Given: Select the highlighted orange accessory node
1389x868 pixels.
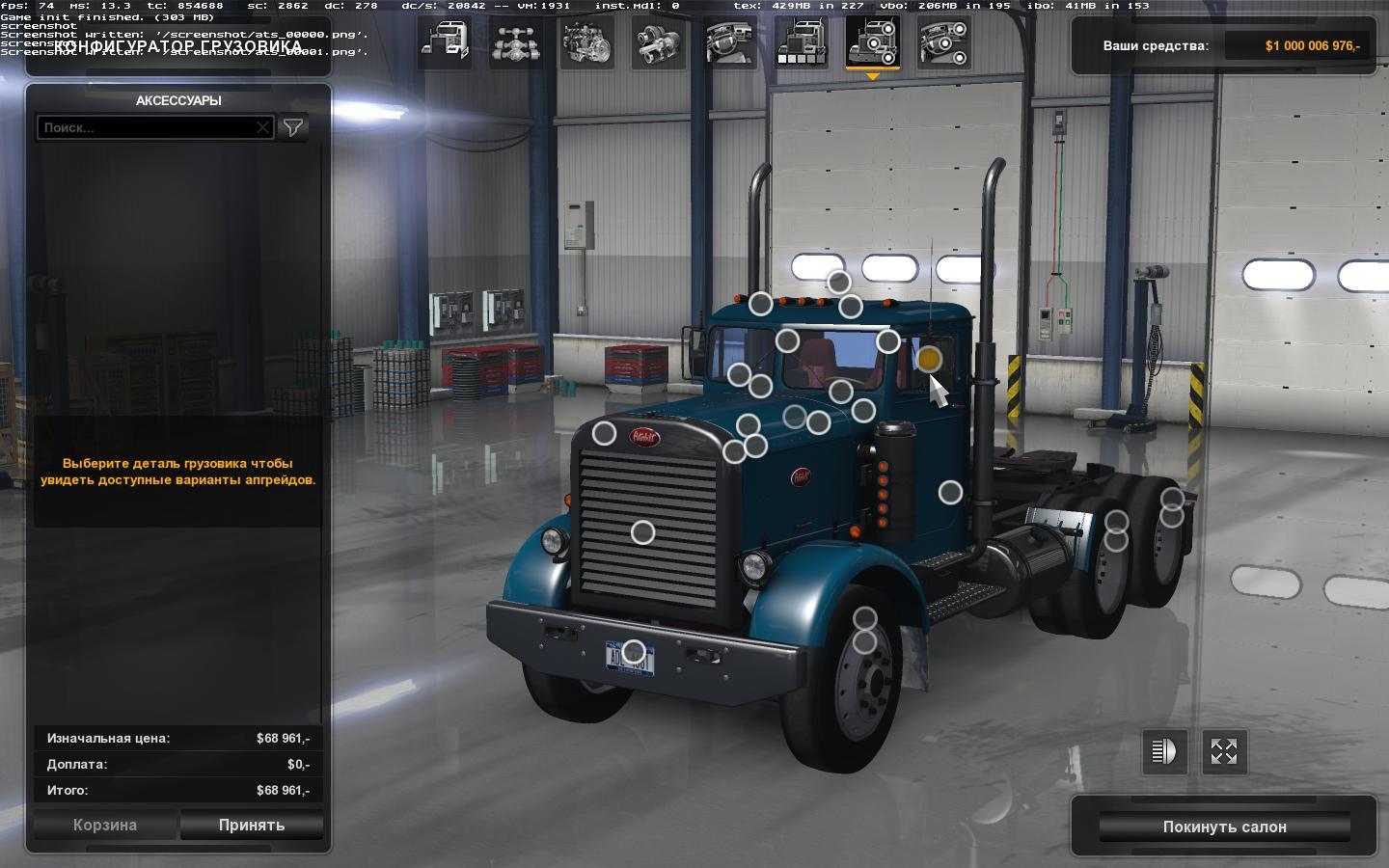Looking at the screenshot, I should (928, 360).
